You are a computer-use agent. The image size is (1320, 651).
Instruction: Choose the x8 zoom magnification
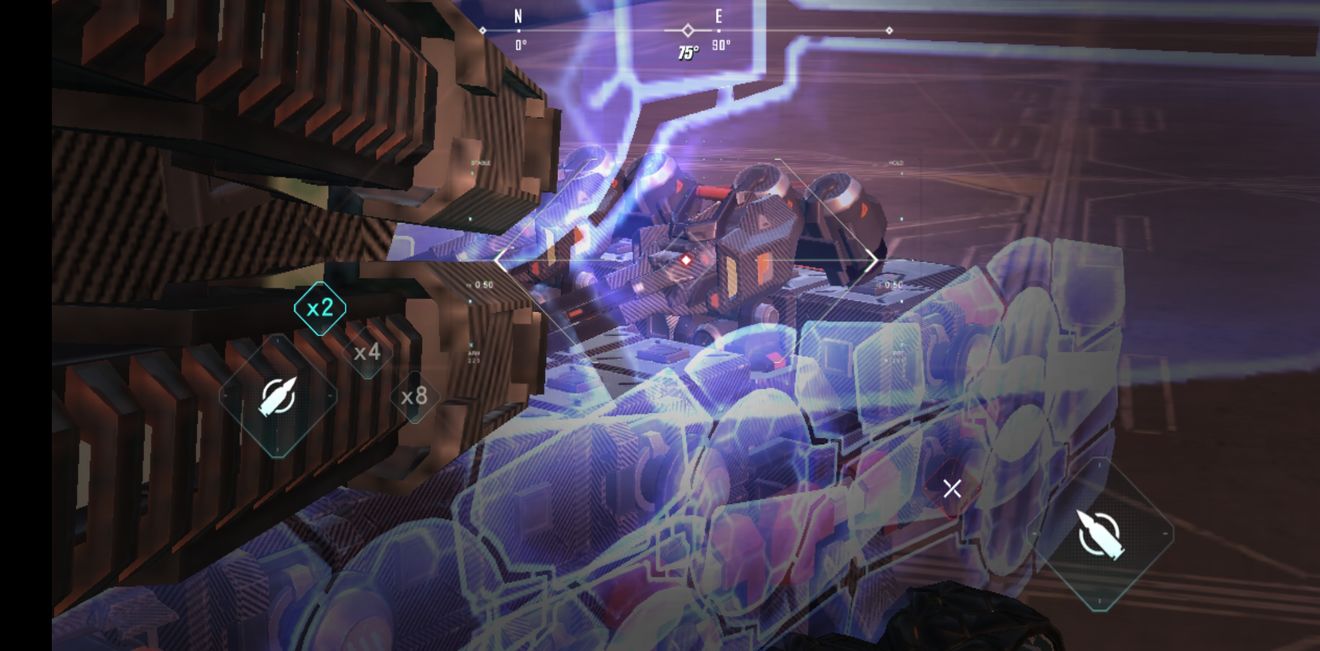coord(414,397)
